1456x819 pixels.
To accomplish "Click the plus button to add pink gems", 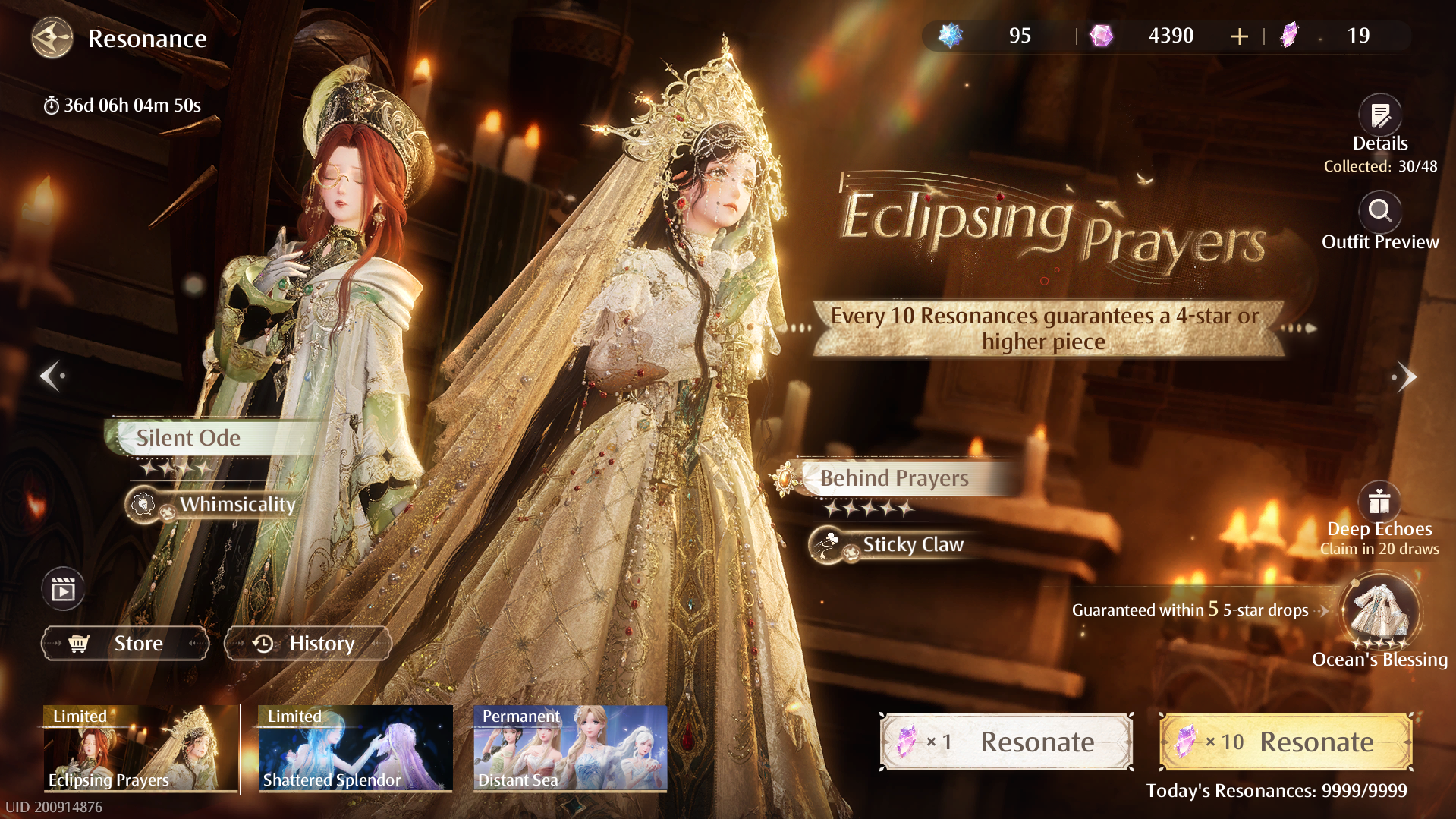I will click(x=1239, y=36).
